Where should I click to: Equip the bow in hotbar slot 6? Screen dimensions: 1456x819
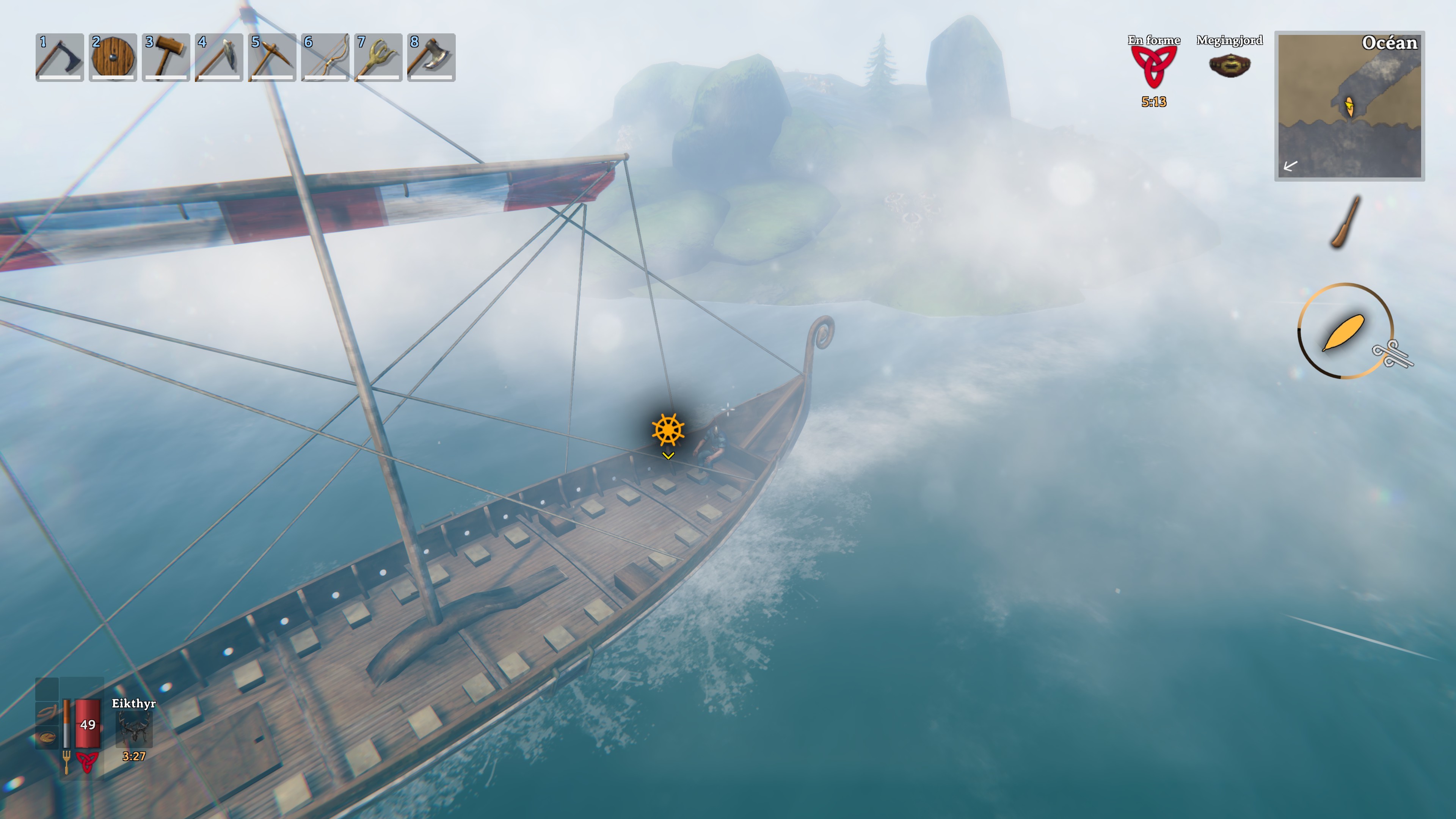click(x=325, y=57)
